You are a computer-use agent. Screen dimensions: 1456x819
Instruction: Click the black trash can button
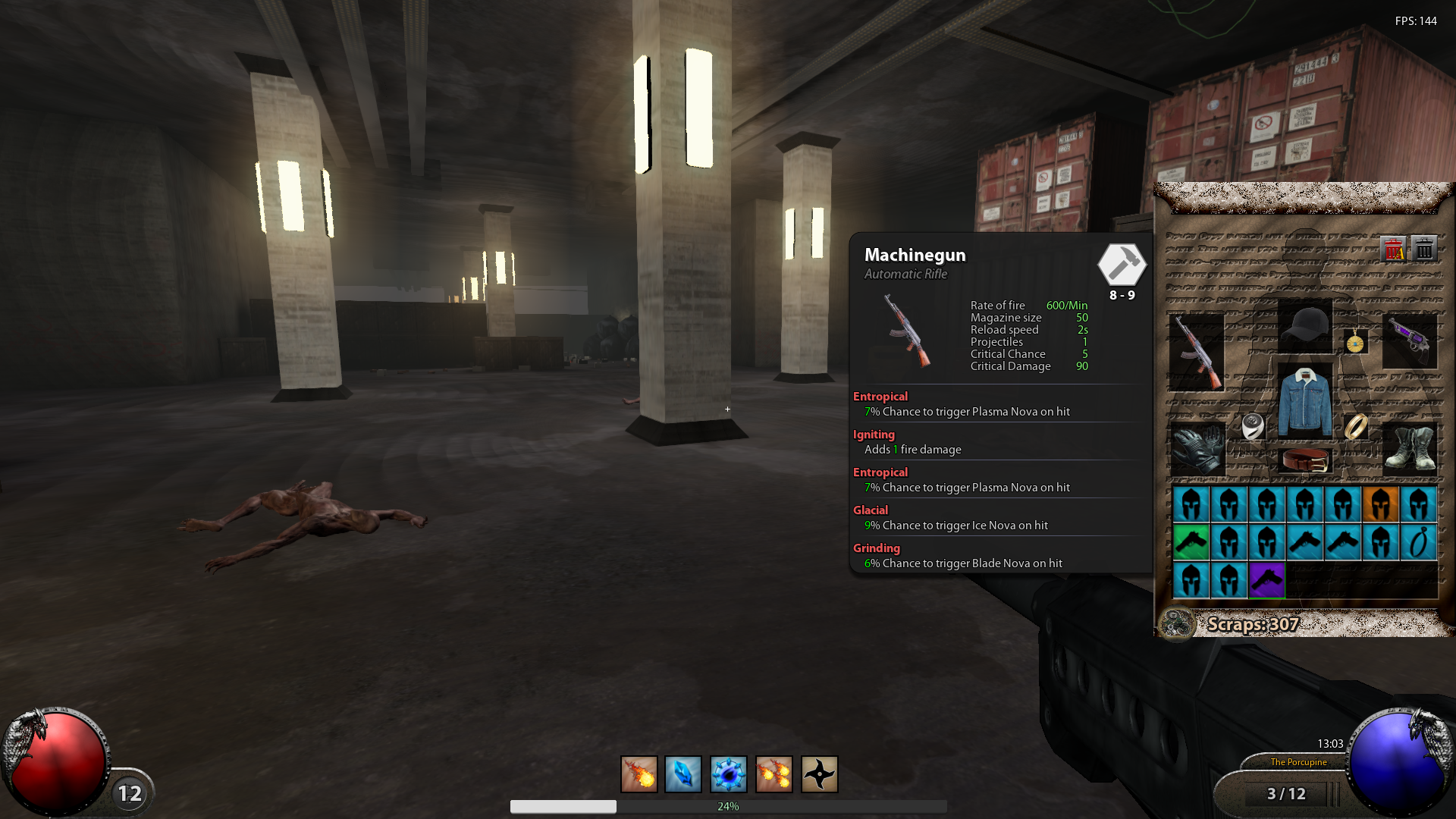[1423, 249]
